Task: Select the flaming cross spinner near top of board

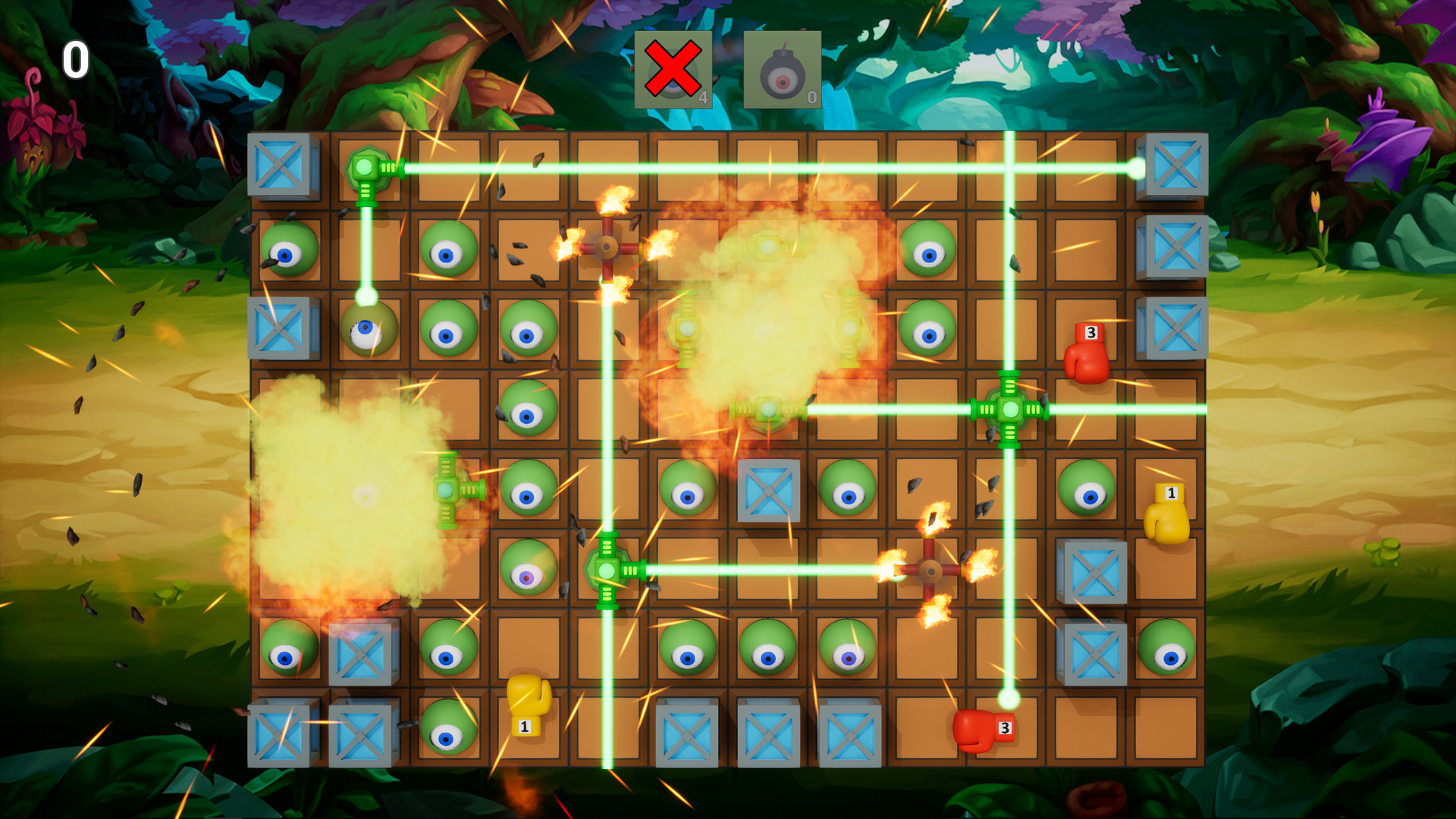Action: tap(607, 246)
